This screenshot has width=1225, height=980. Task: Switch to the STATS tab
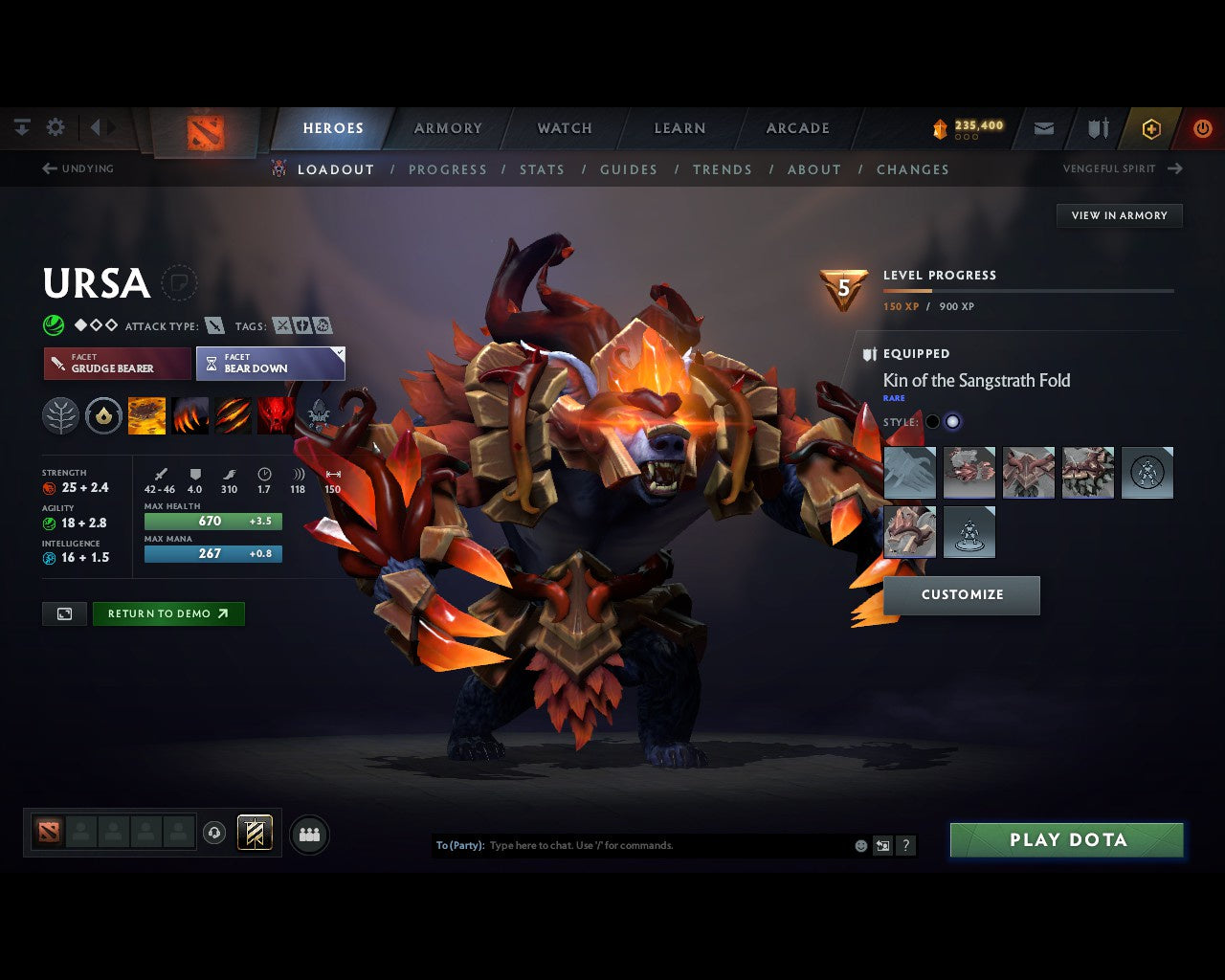543,169
